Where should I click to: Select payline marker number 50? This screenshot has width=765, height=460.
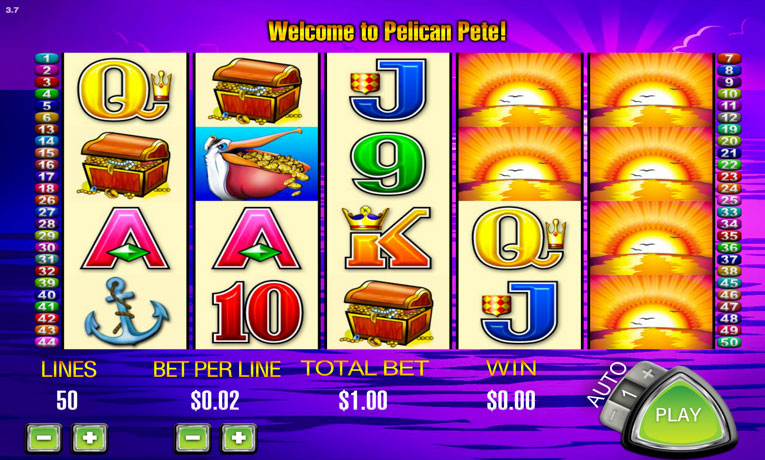pyautogui.click(x=728, y=342)
